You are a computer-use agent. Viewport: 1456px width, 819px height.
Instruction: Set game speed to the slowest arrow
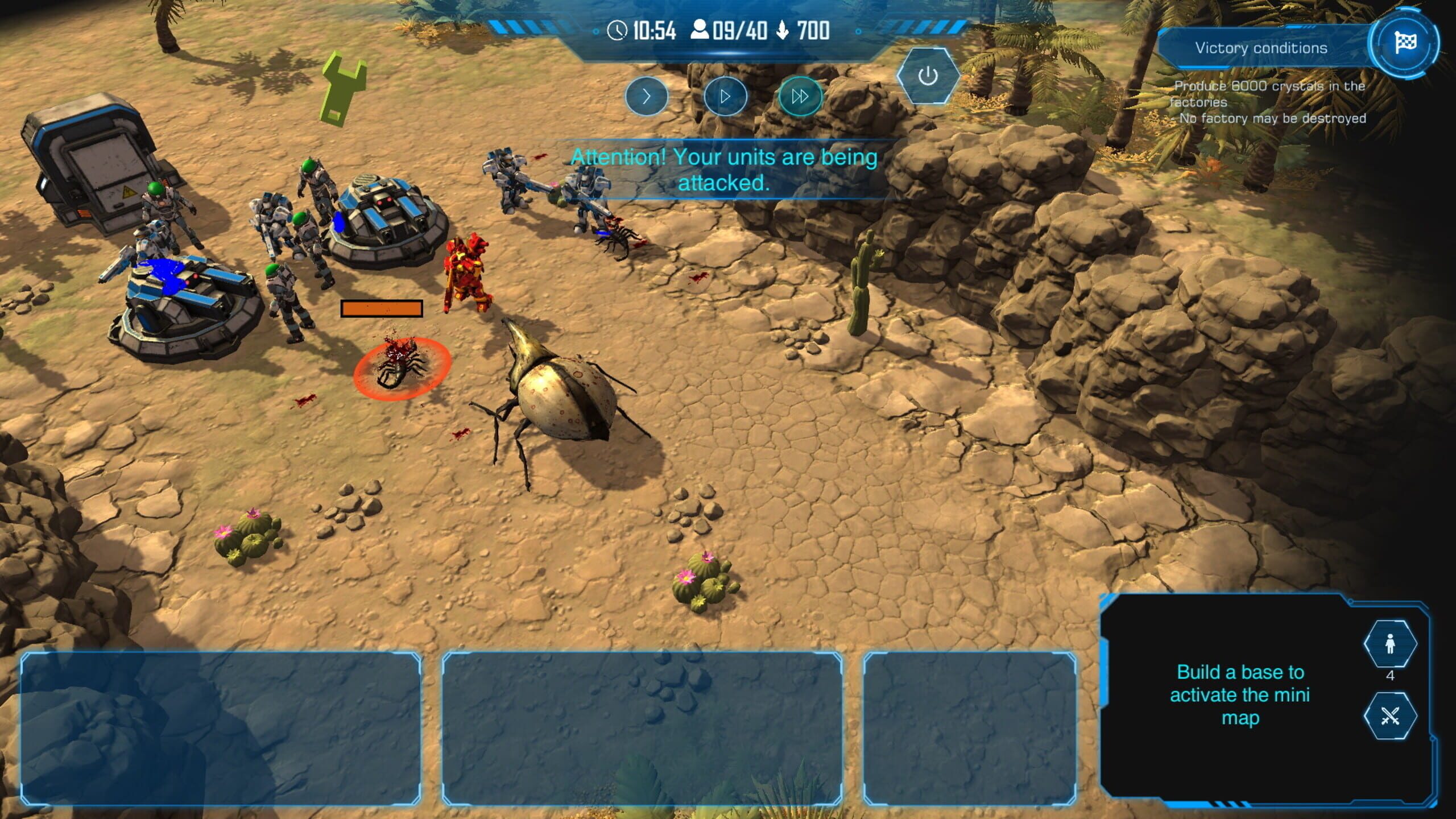click(x=646, y=97)
